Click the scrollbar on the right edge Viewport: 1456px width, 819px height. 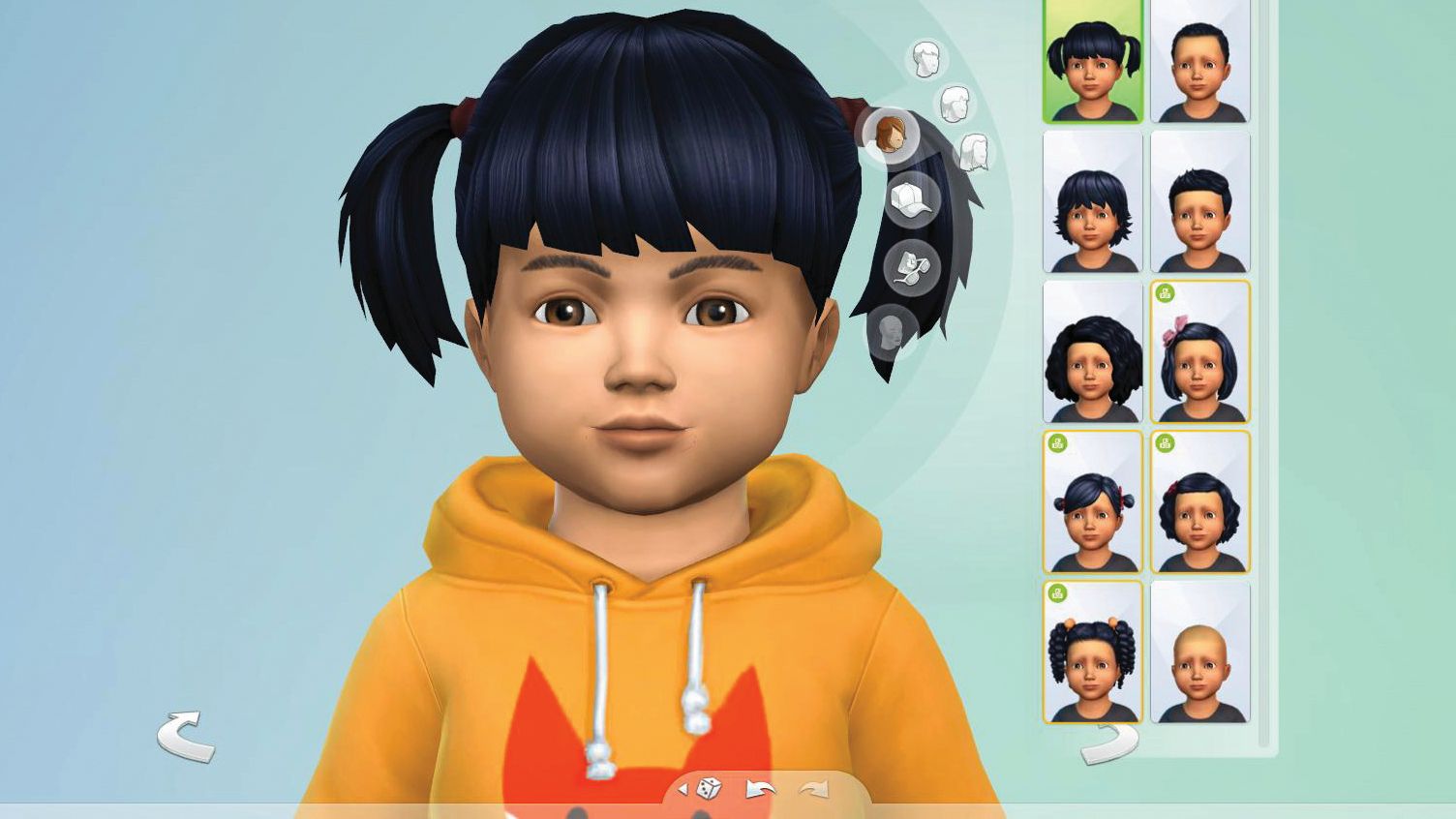(1265, 387)
